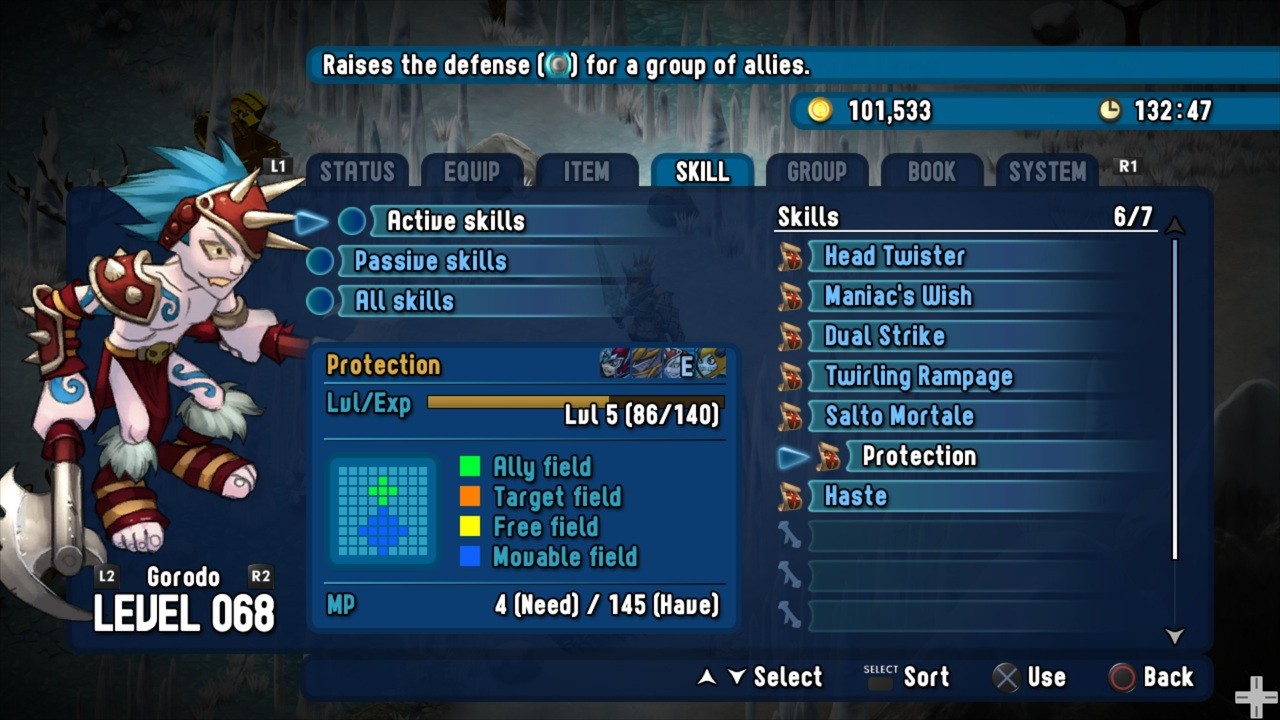The image size is (1280, 720).
Task: Select the Twirling Rampage skill
Action: click(918, 376)
